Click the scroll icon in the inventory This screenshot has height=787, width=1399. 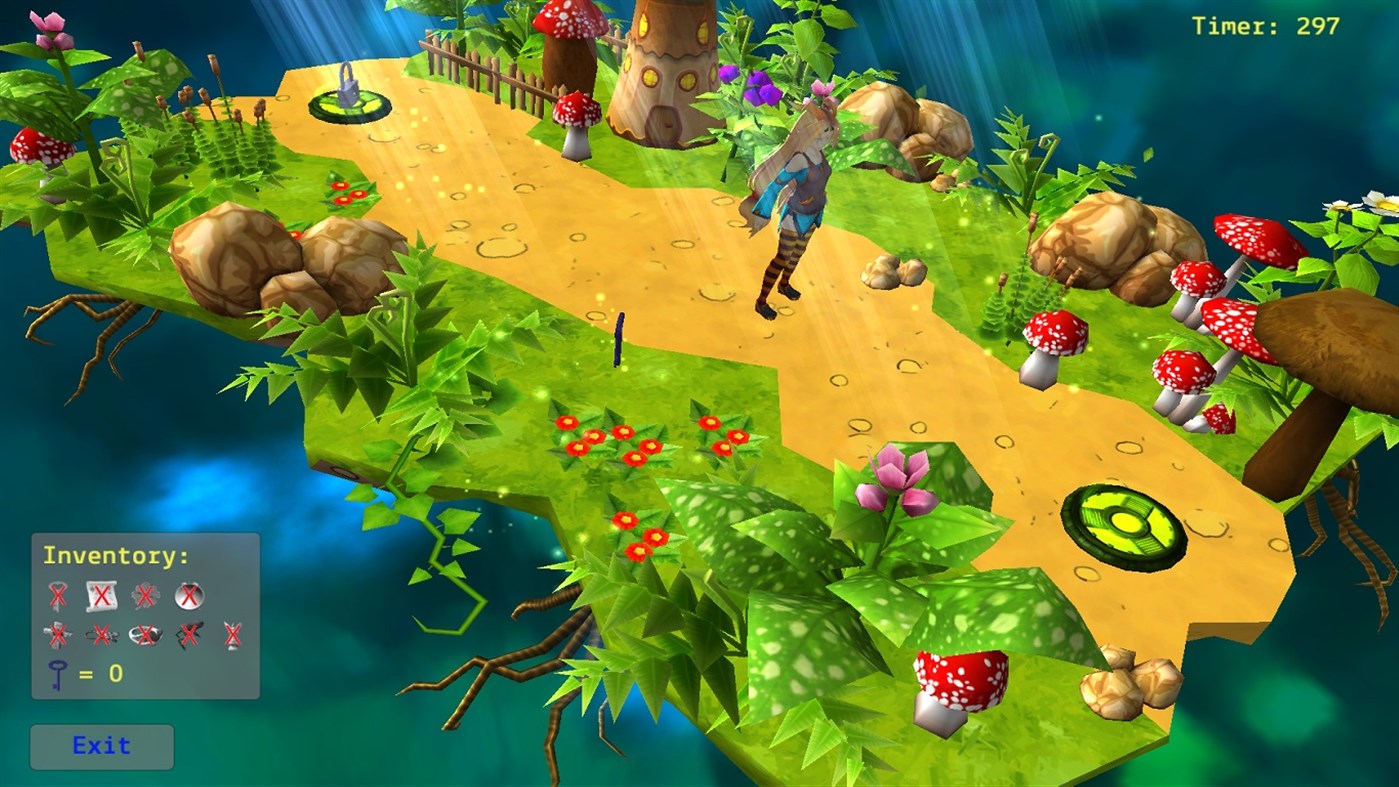101,595
